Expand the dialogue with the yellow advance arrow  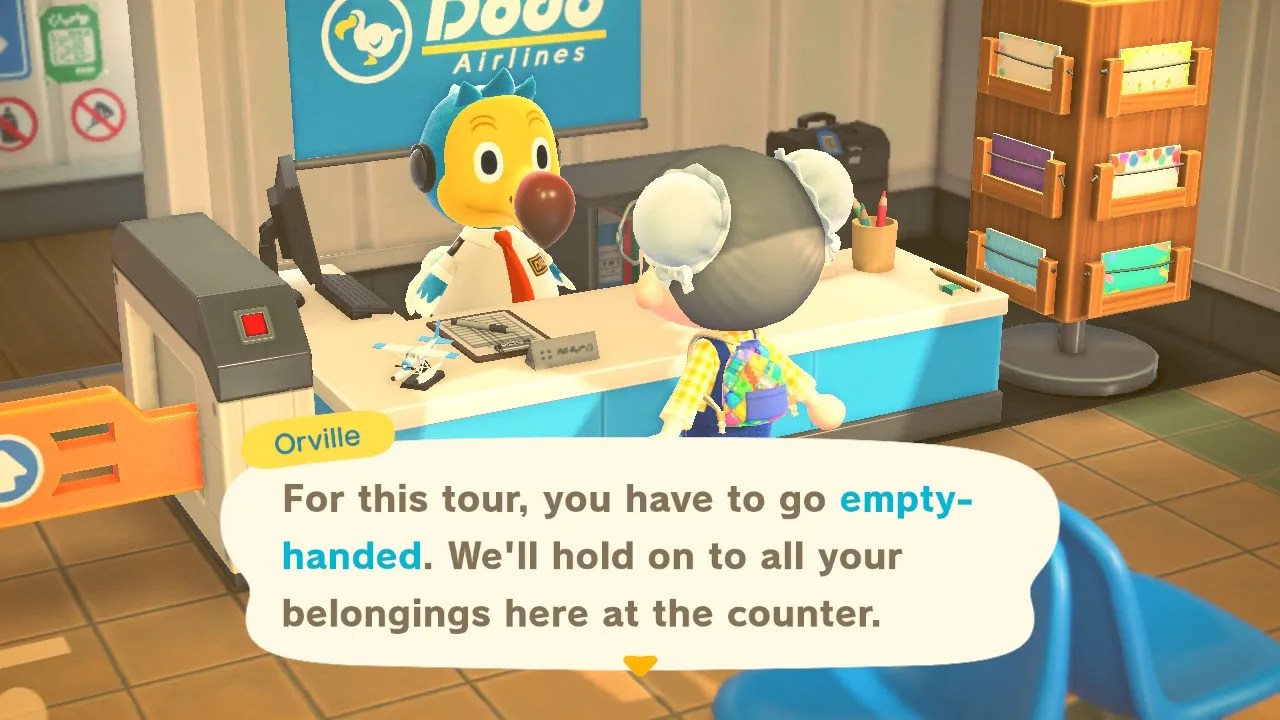click(x=640, y=663)
